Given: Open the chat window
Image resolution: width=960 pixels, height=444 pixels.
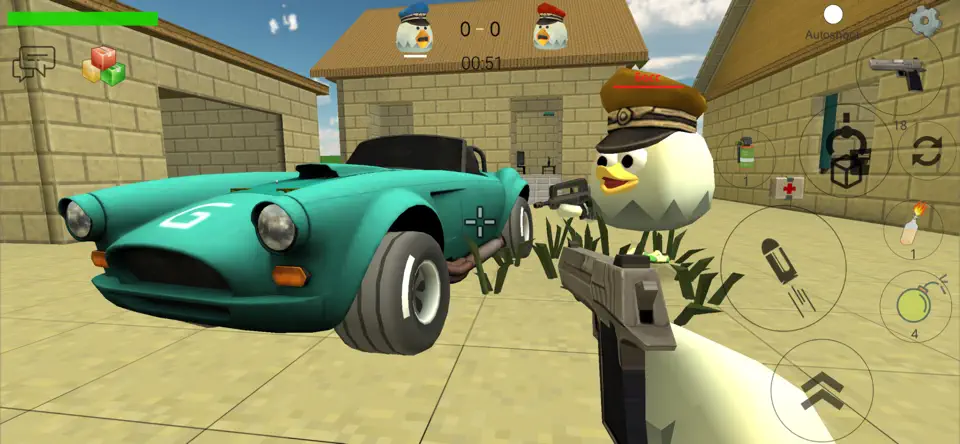Looking at the screenshot, I should pyautogui.click(x=33, y=64).
